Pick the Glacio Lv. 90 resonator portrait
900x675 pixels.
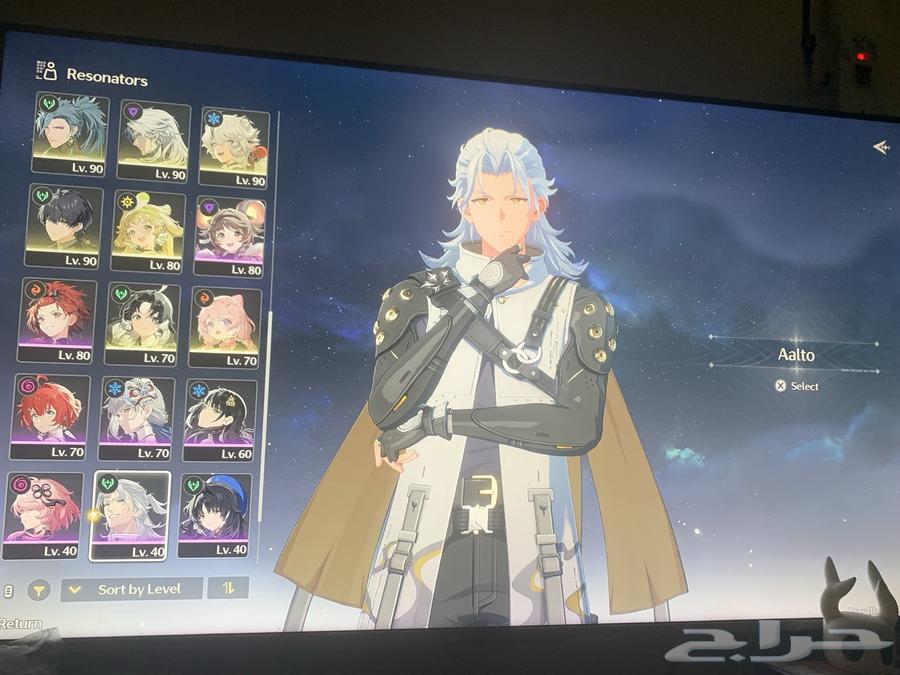tap(234, 146)
